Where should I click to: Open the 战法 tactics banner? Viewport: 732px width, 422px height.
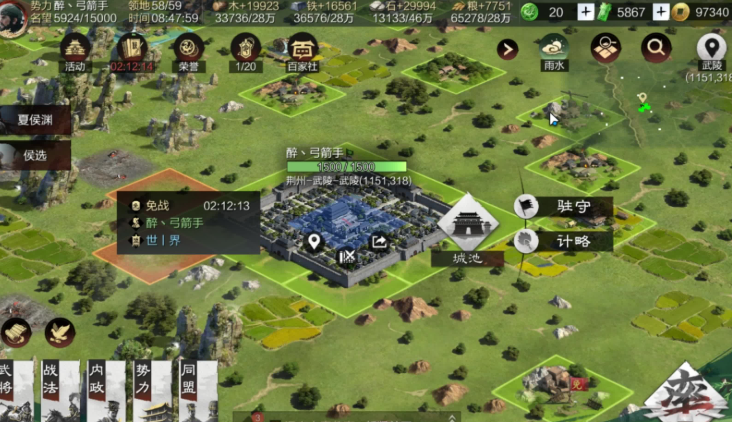click(52, 390)
